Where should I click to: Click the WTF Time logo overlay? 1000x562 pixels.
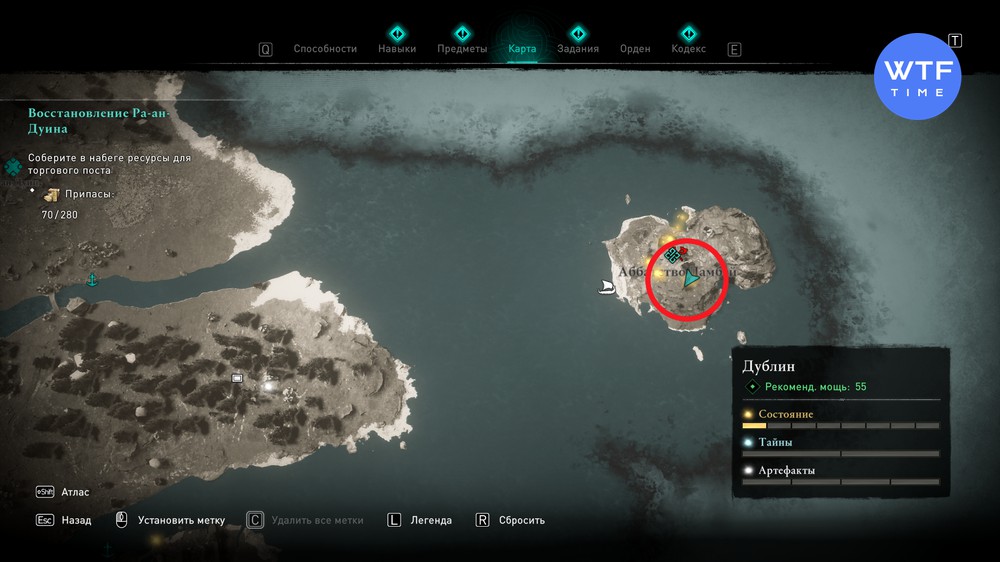tap(917, 76)
